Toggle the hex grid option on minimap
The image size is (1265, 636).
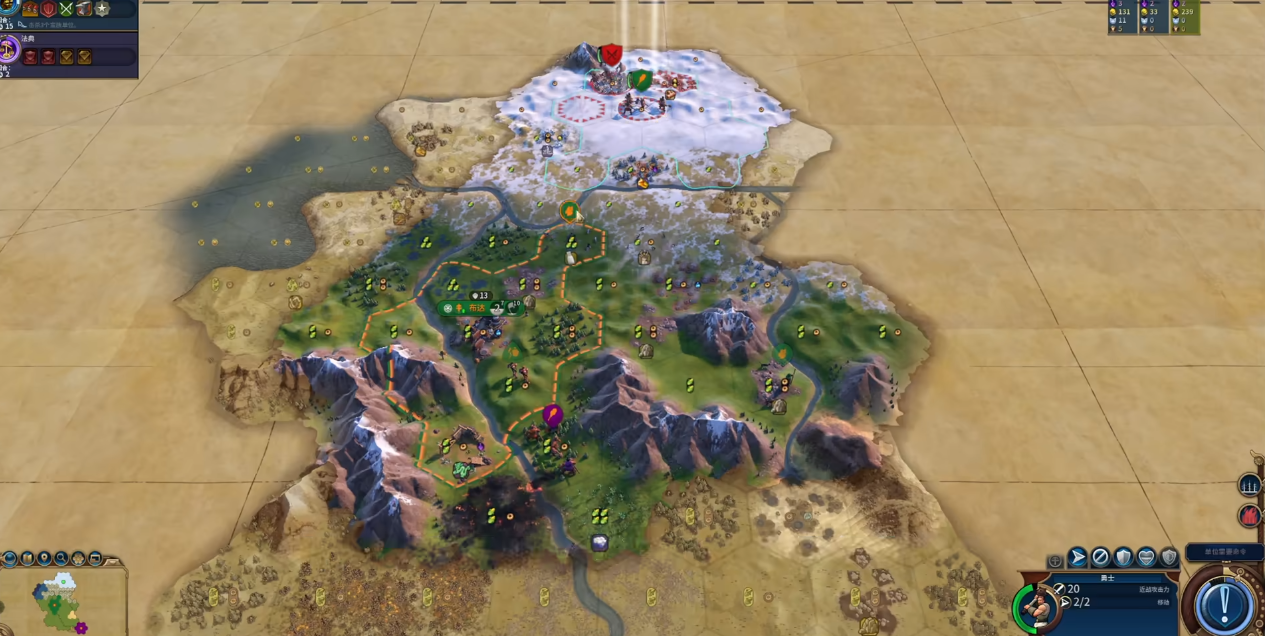click(78, 558)
